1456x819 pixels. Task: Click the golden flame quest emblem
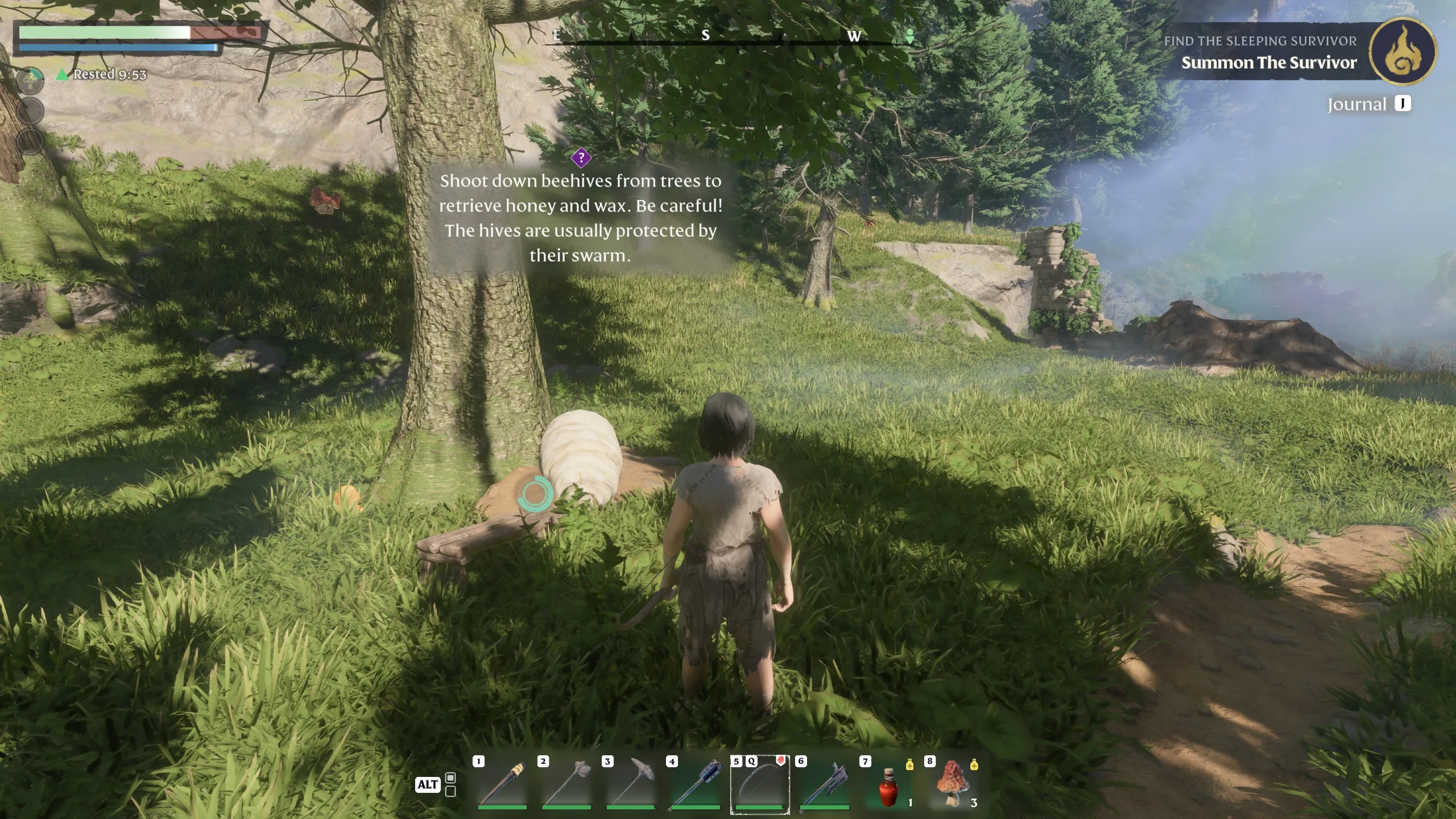1403,52
